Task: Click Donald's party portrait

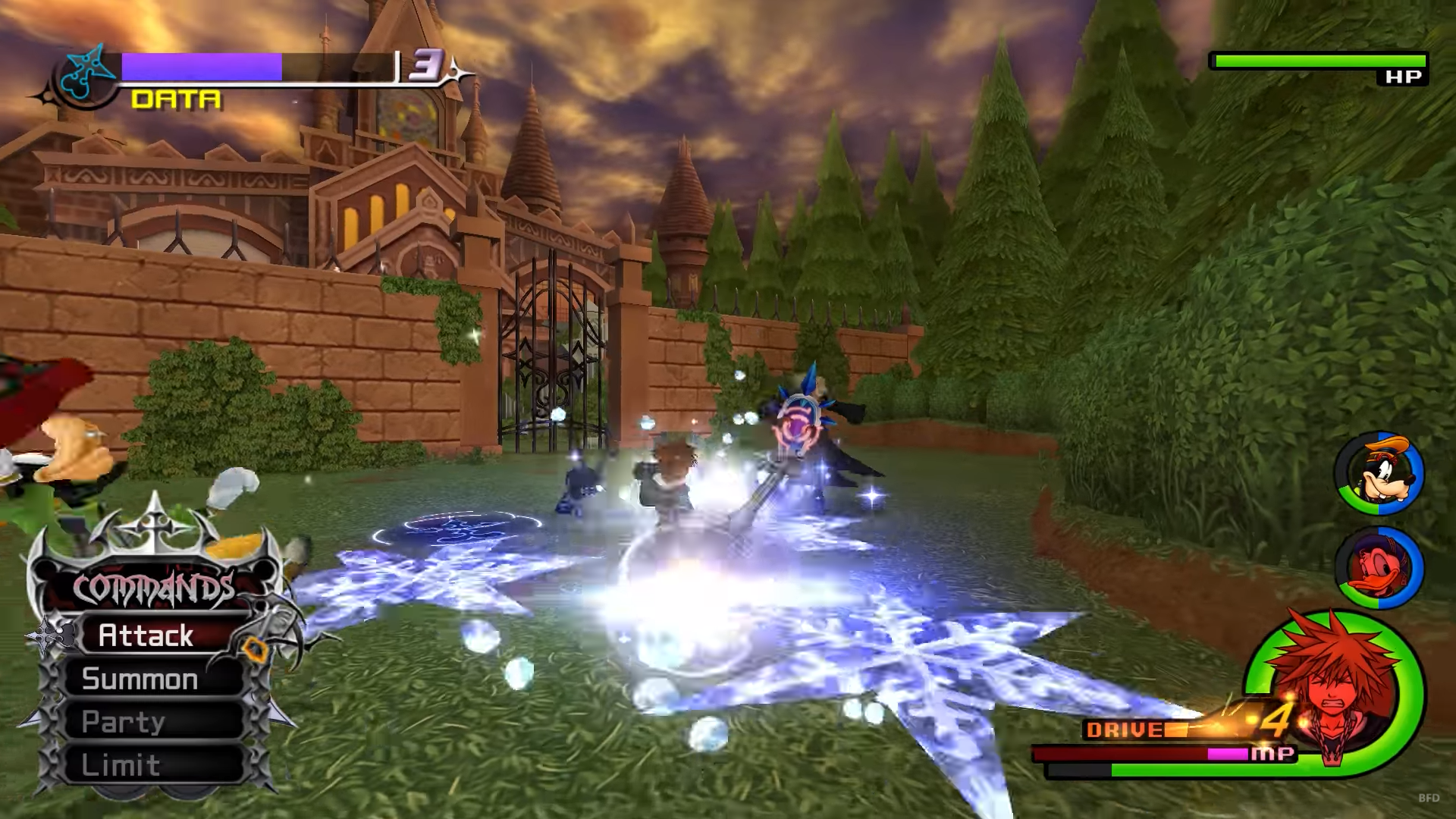Action: coord(1379,569)
